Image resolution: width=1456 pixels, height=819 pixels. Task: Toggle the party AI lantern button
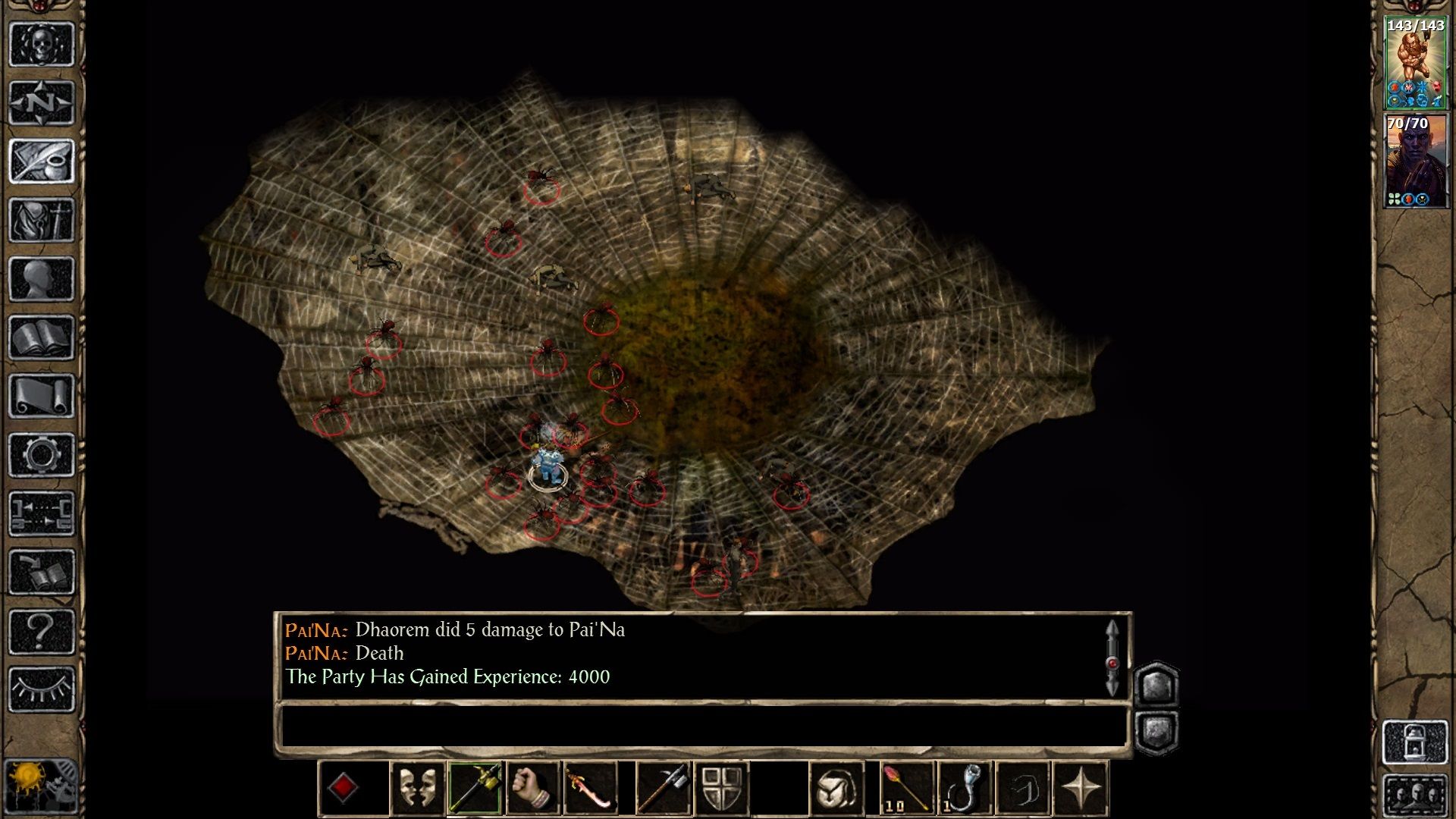[1415, 742]
